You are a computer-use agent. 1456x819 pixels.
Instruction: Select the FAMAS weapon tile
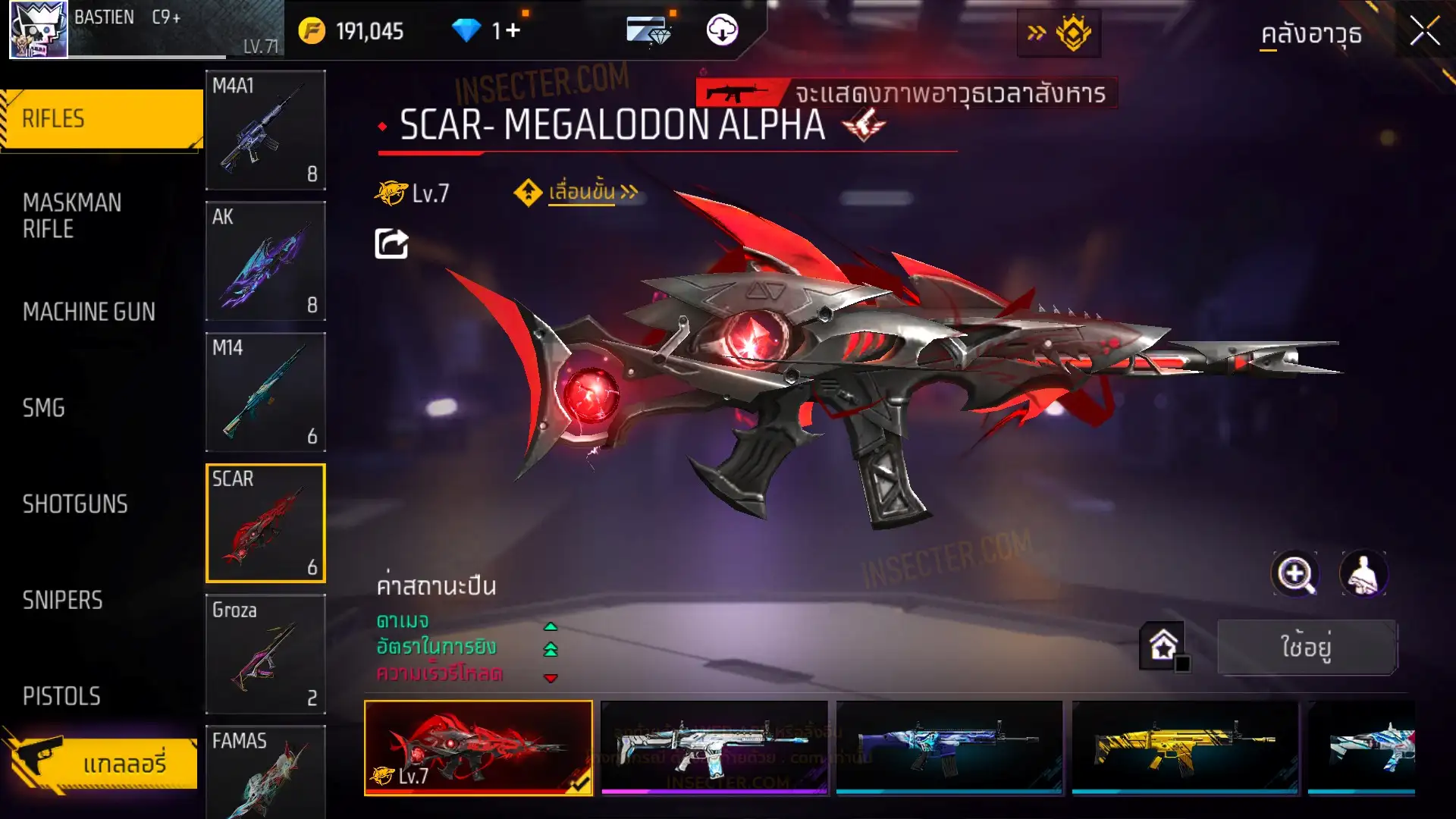tap(265, 770)
